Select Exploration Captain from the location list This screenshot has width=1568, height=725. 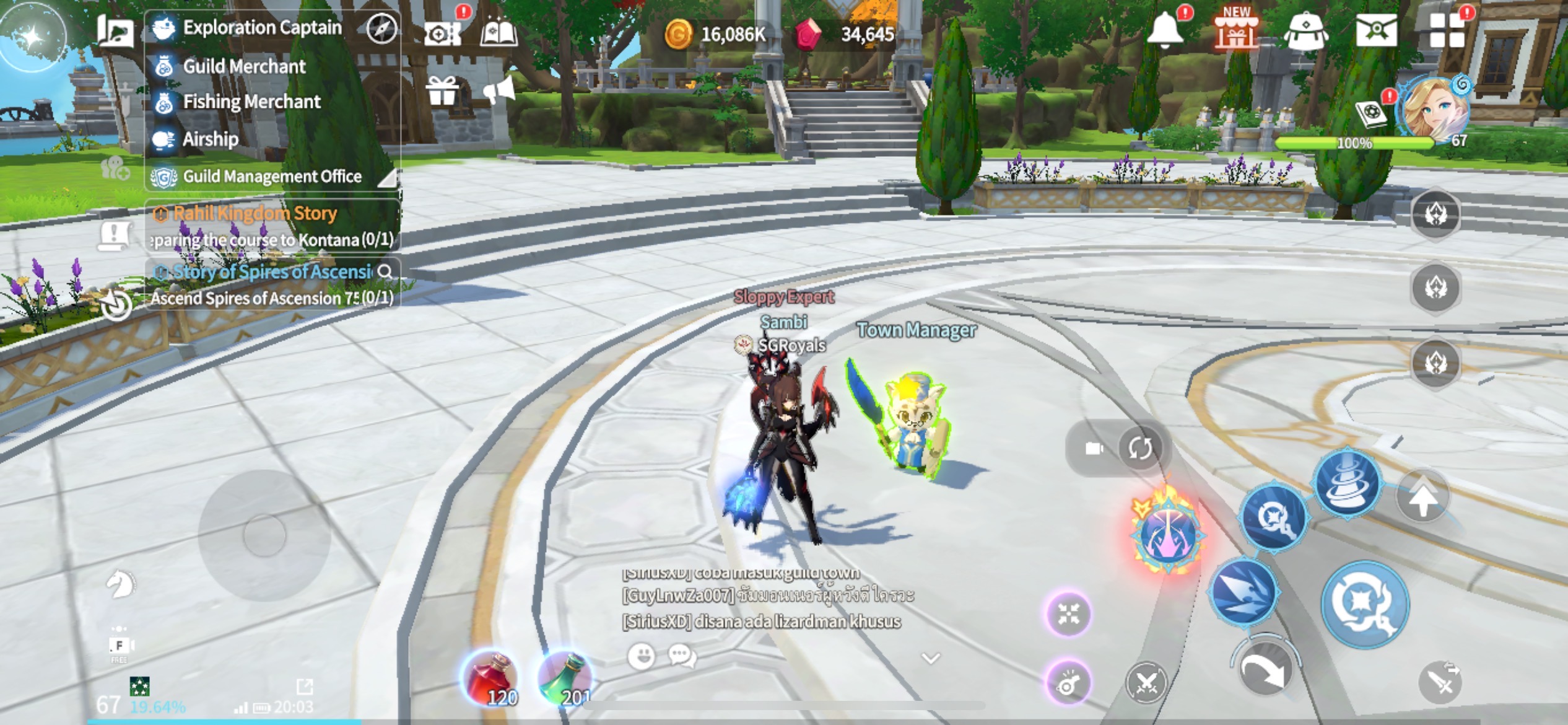tap(261, 28)
